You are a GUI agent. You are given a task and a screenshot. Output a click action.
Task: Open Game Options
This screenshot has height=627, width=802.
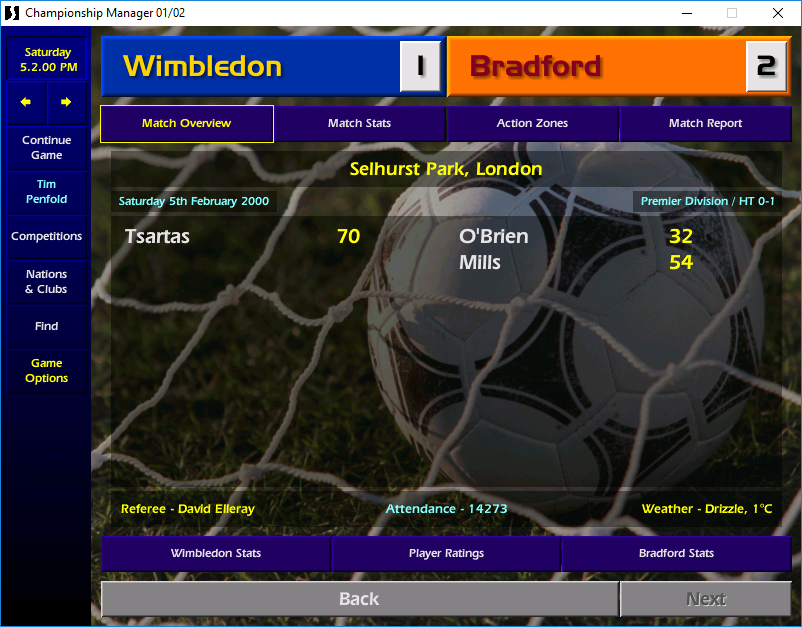46,371
